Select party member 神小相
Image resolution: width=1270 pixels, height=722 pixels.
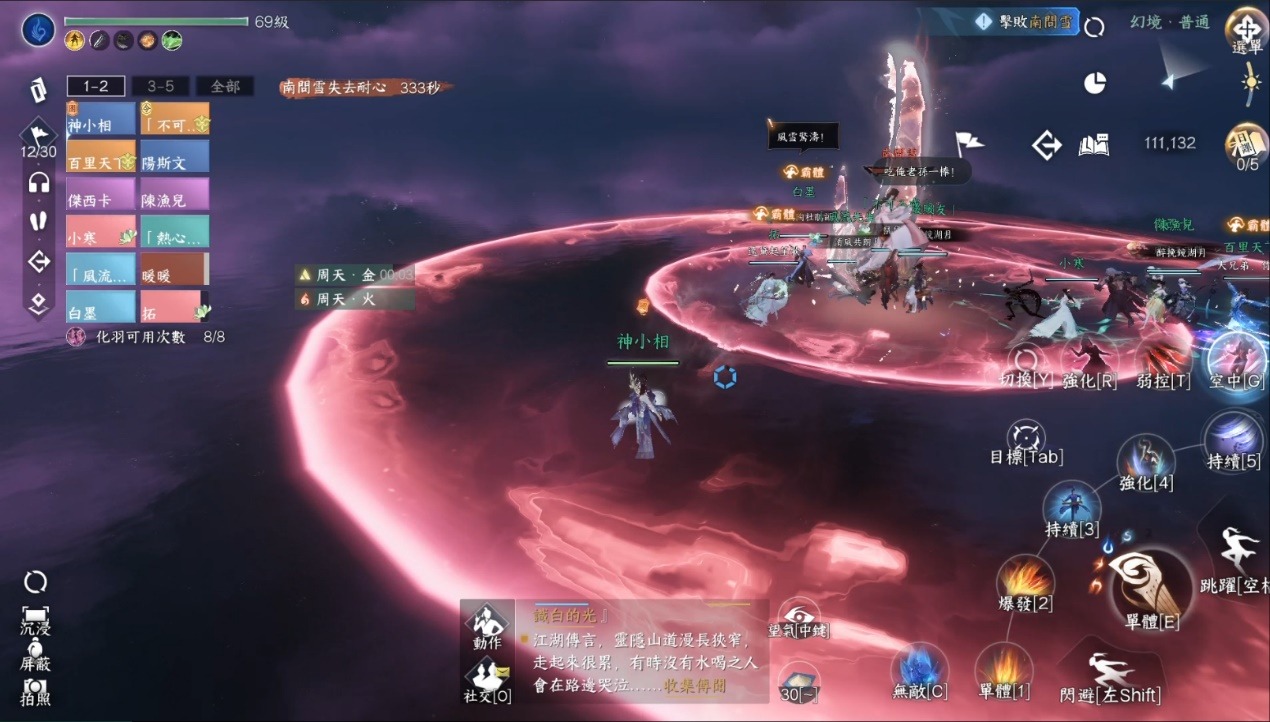[x=101, y=120]
